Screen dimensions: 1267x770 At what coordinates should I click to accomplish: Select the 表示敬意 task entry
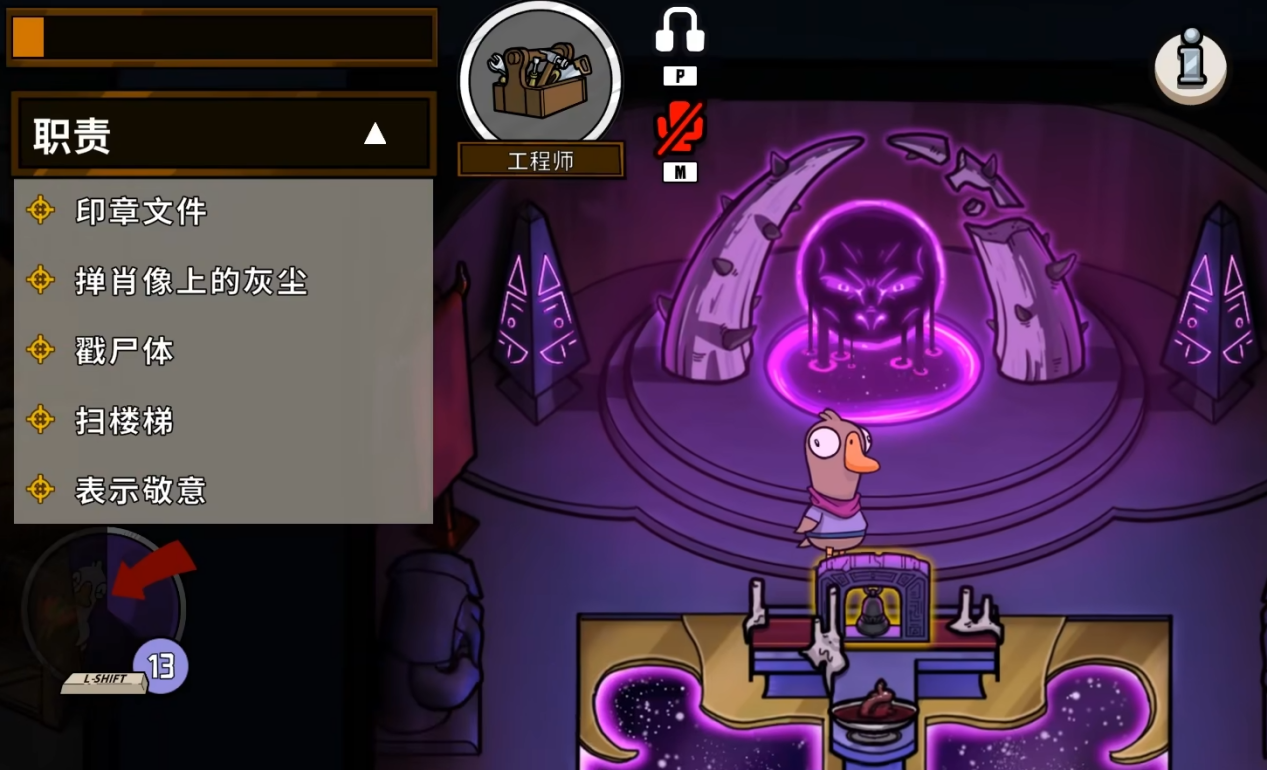click(141, 490)
